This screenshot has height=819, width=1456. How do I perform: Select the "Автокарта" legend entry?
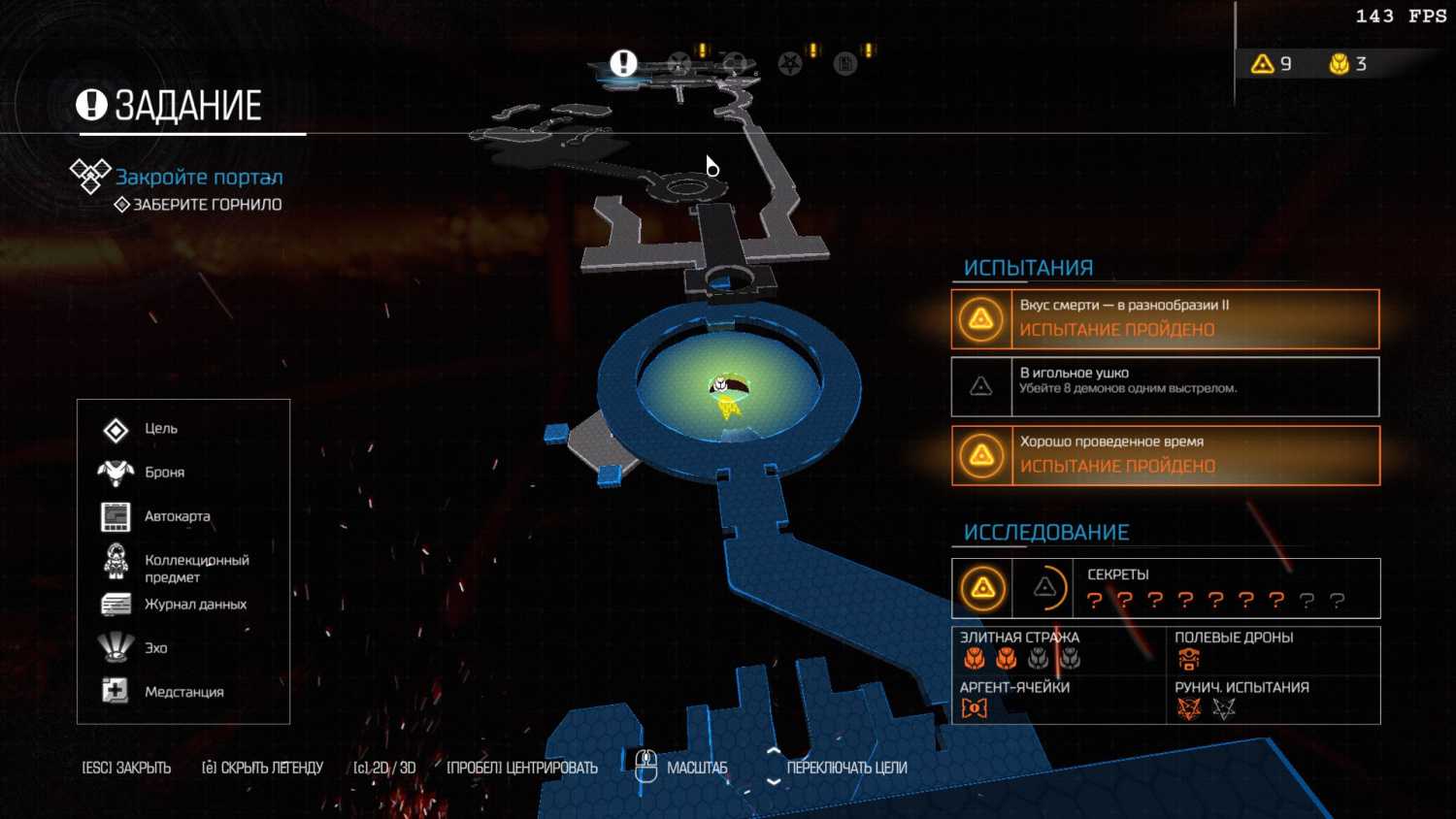coord(177,516)
